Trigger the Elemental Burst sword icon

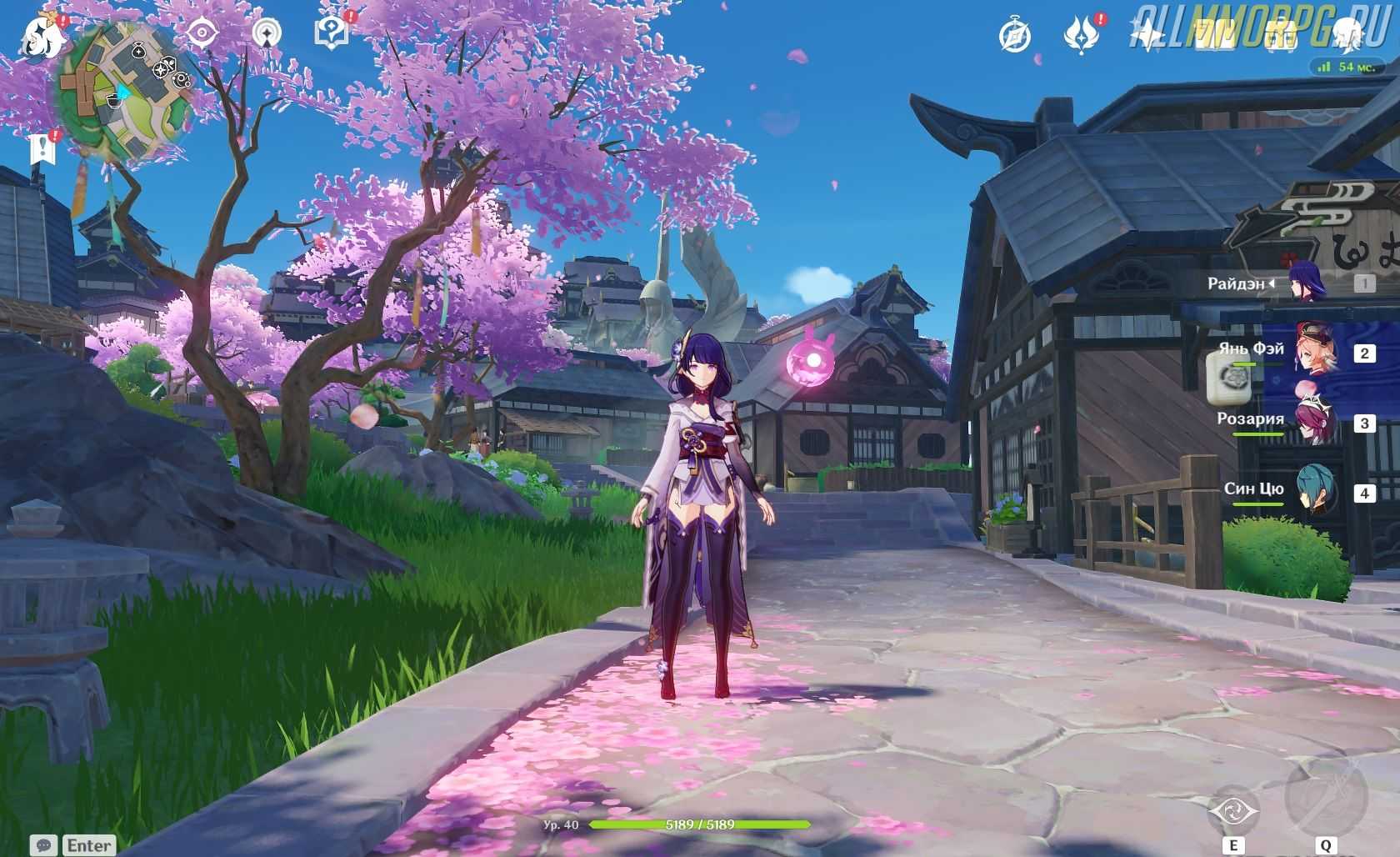tap(1325, 795)
